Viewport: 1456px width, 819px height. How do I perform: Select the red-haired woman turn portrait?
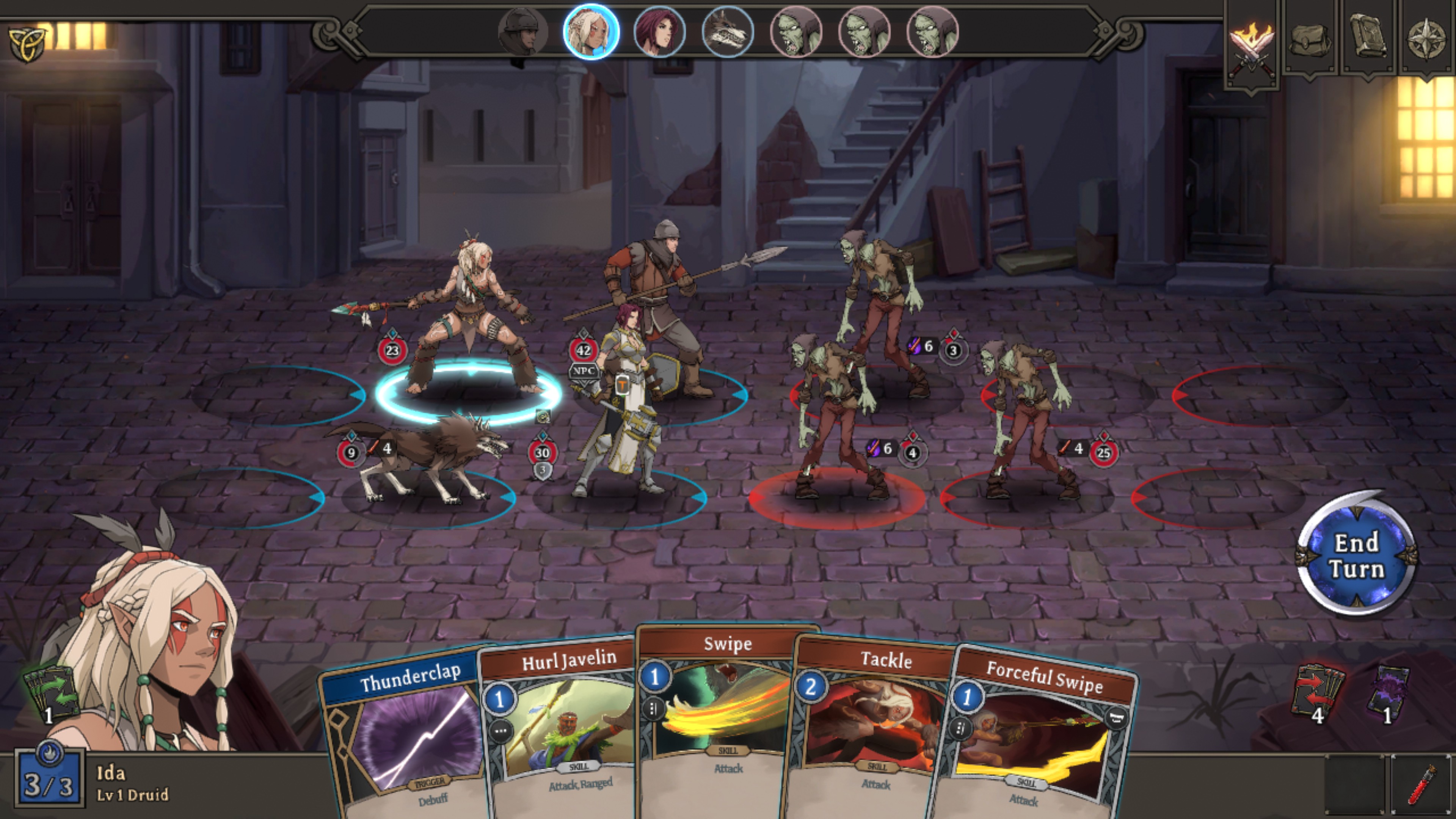click(659, 31)
